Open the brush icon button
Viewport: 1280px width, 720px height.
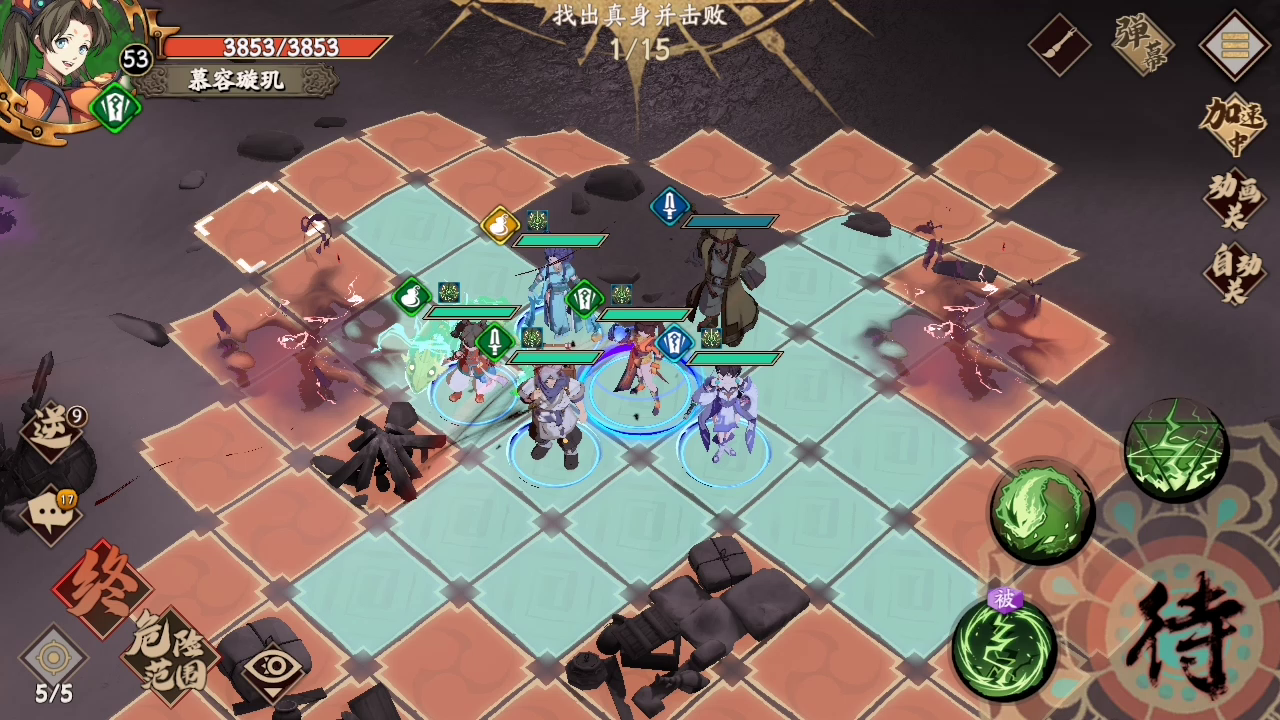coord(1060,44)
